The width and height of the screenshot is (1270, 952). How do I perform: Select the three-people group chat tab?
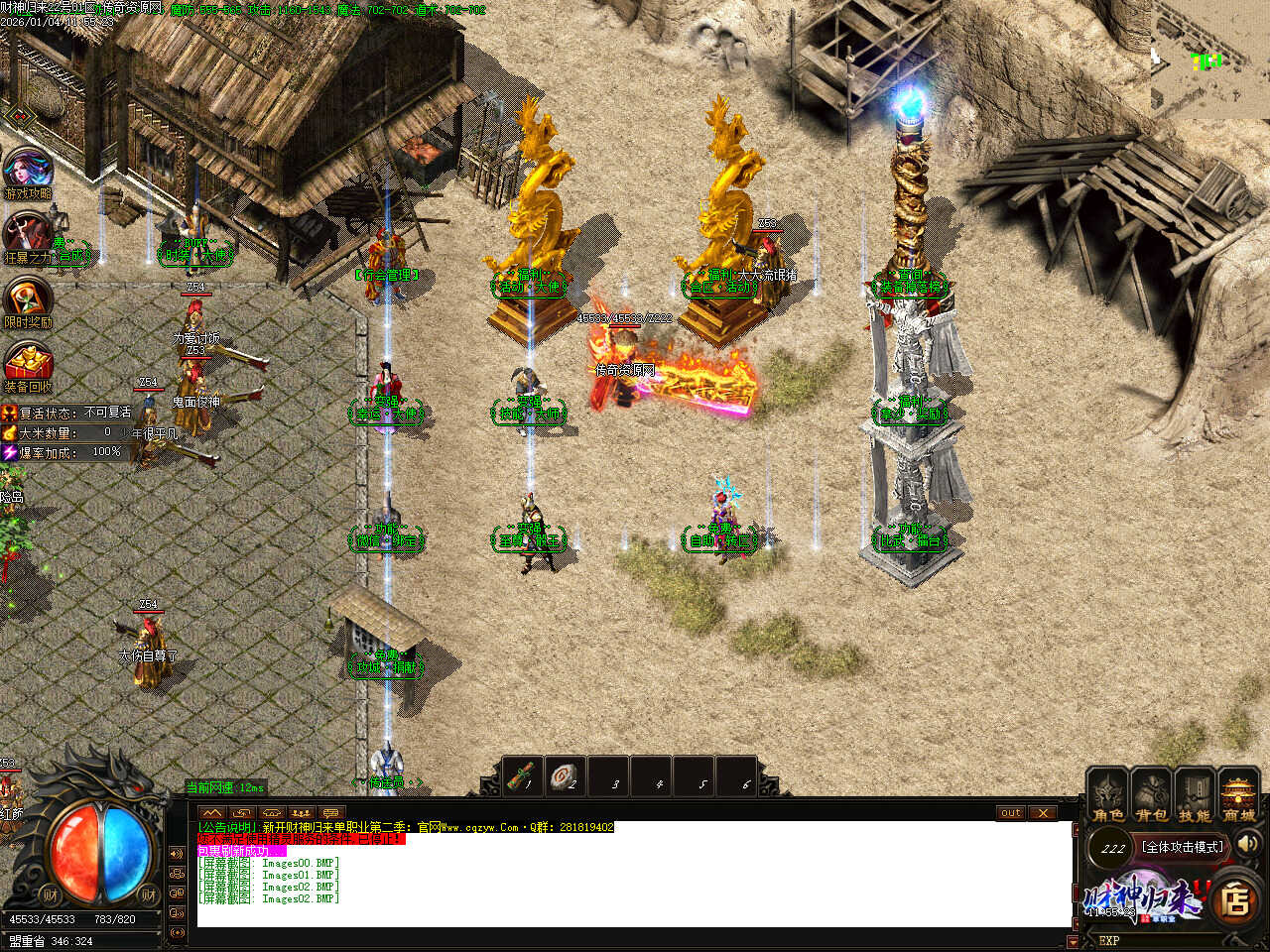coord(302,813)
